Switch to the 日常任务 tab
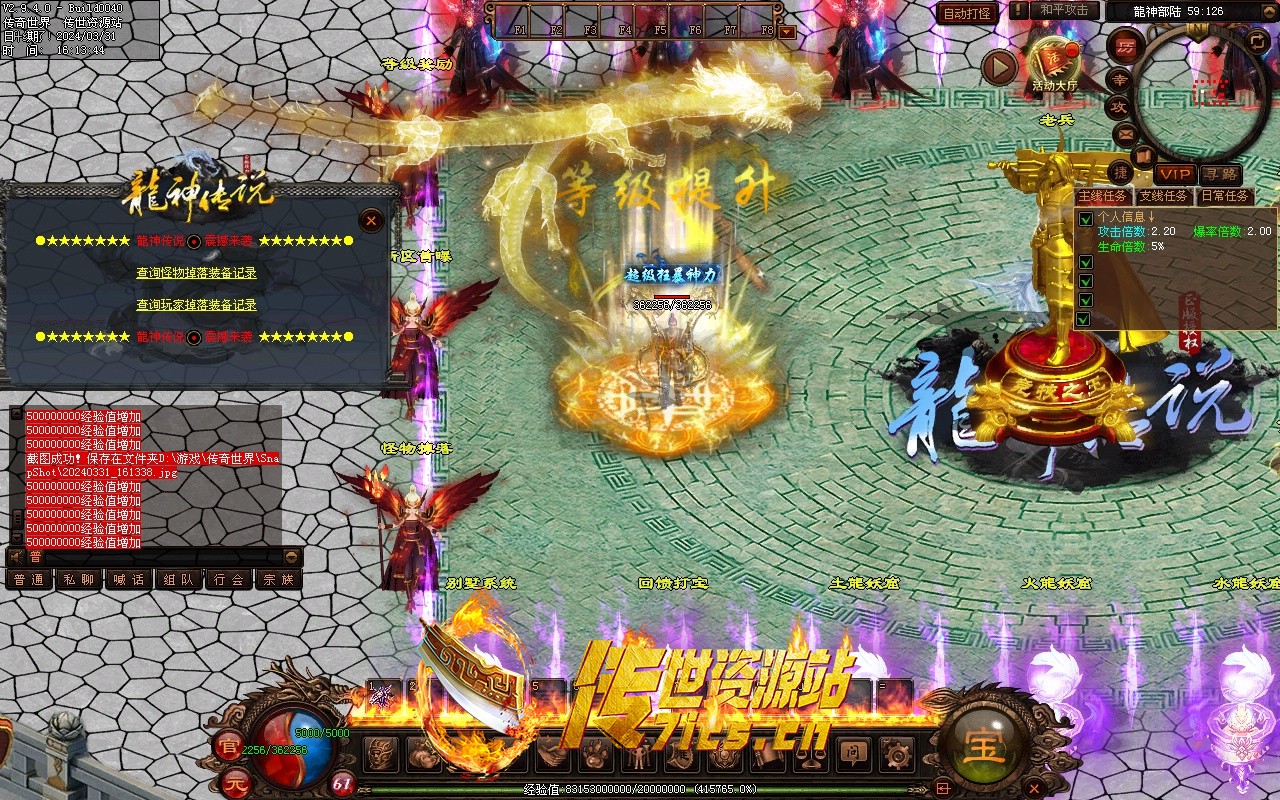Viewport: 1280px width, 800px height. point(1225,196)
